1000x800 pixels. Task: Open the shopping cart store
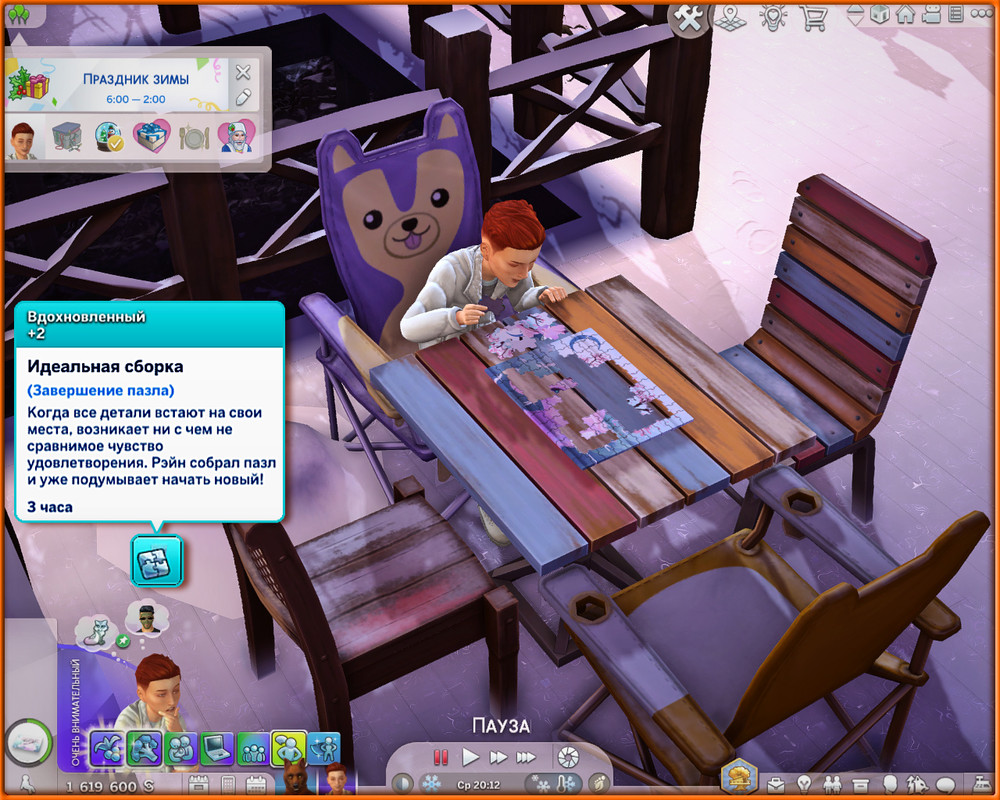[x=811, y=16]
